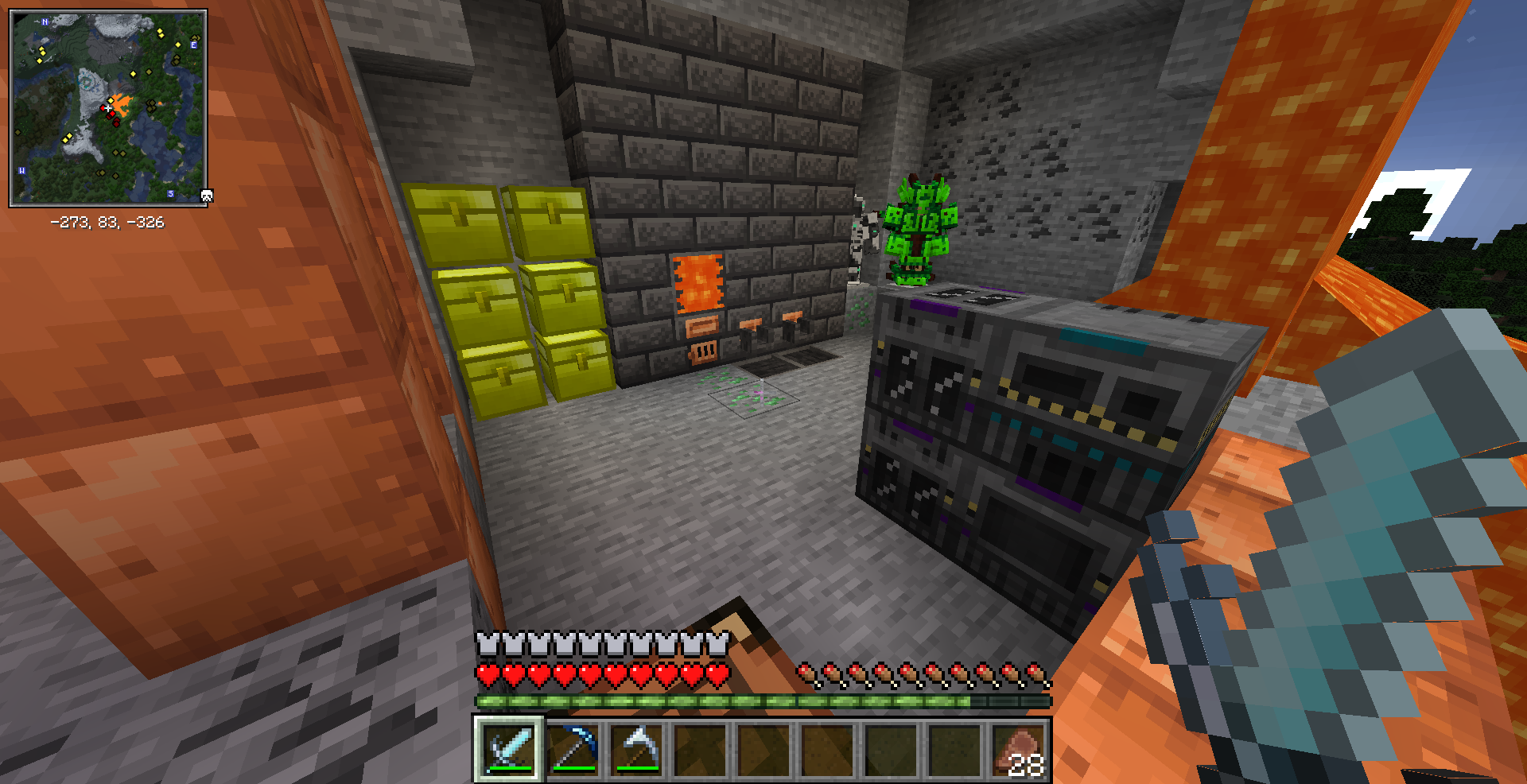Click the S south marker on the minimap
Viewport: 1527px width, 784px height.
pyautogui.click(x=170, y=193)
